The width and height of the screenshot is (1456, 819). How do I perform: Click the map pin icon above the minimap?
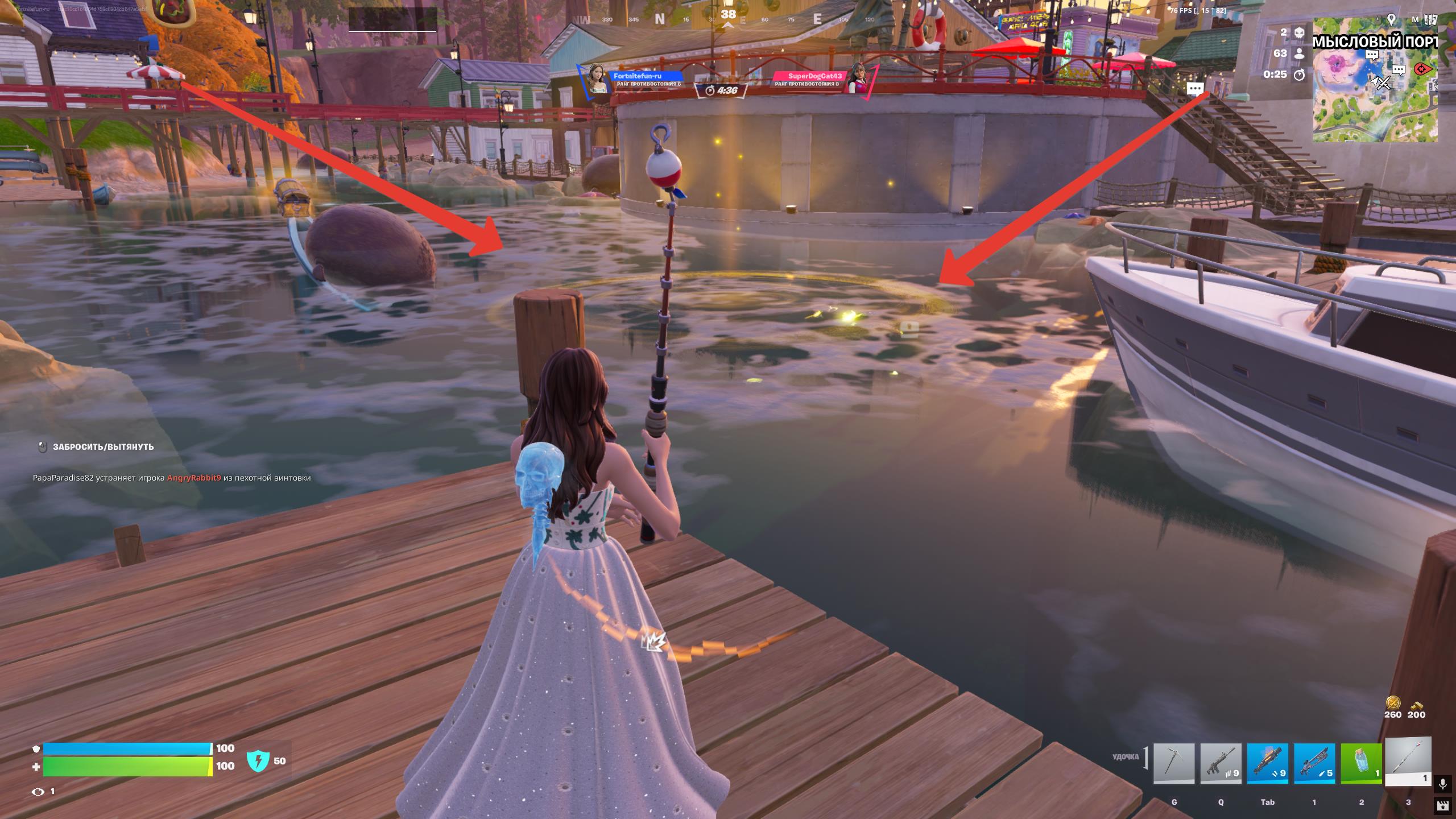(1392, 19)
